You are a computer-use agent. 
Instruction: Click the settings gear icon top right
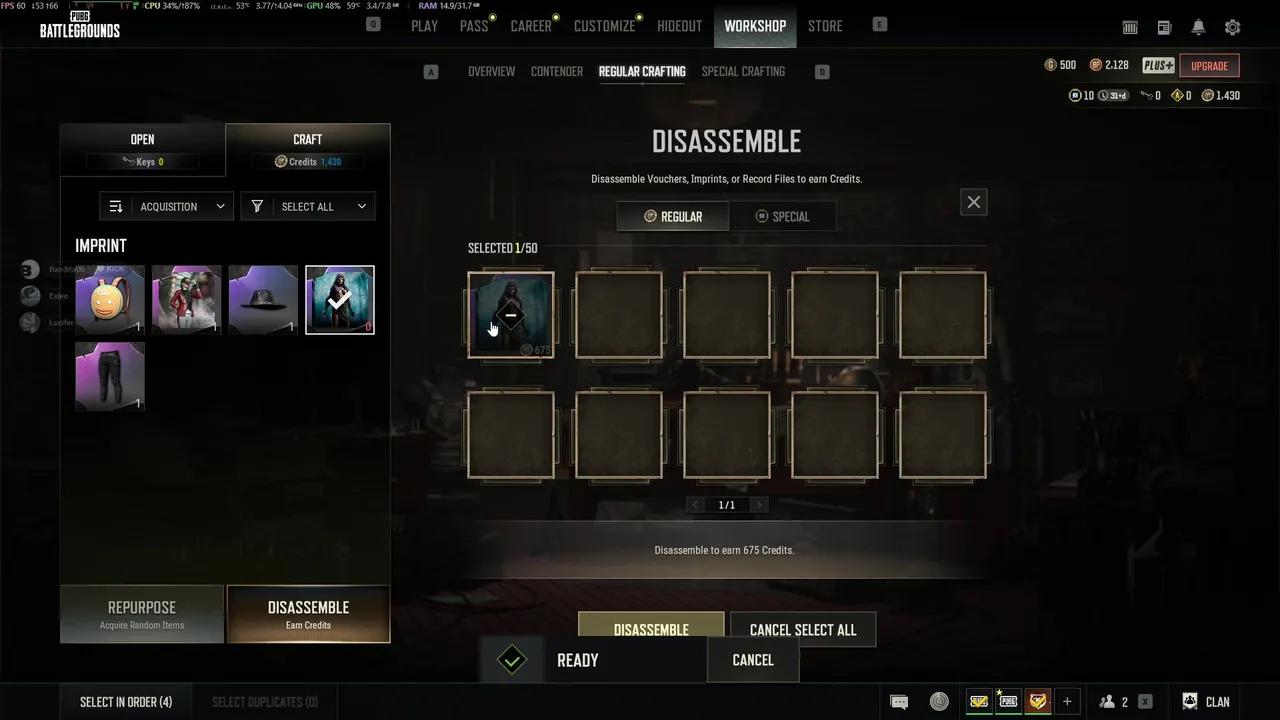pyautogui.click(x=1232, y=27)
